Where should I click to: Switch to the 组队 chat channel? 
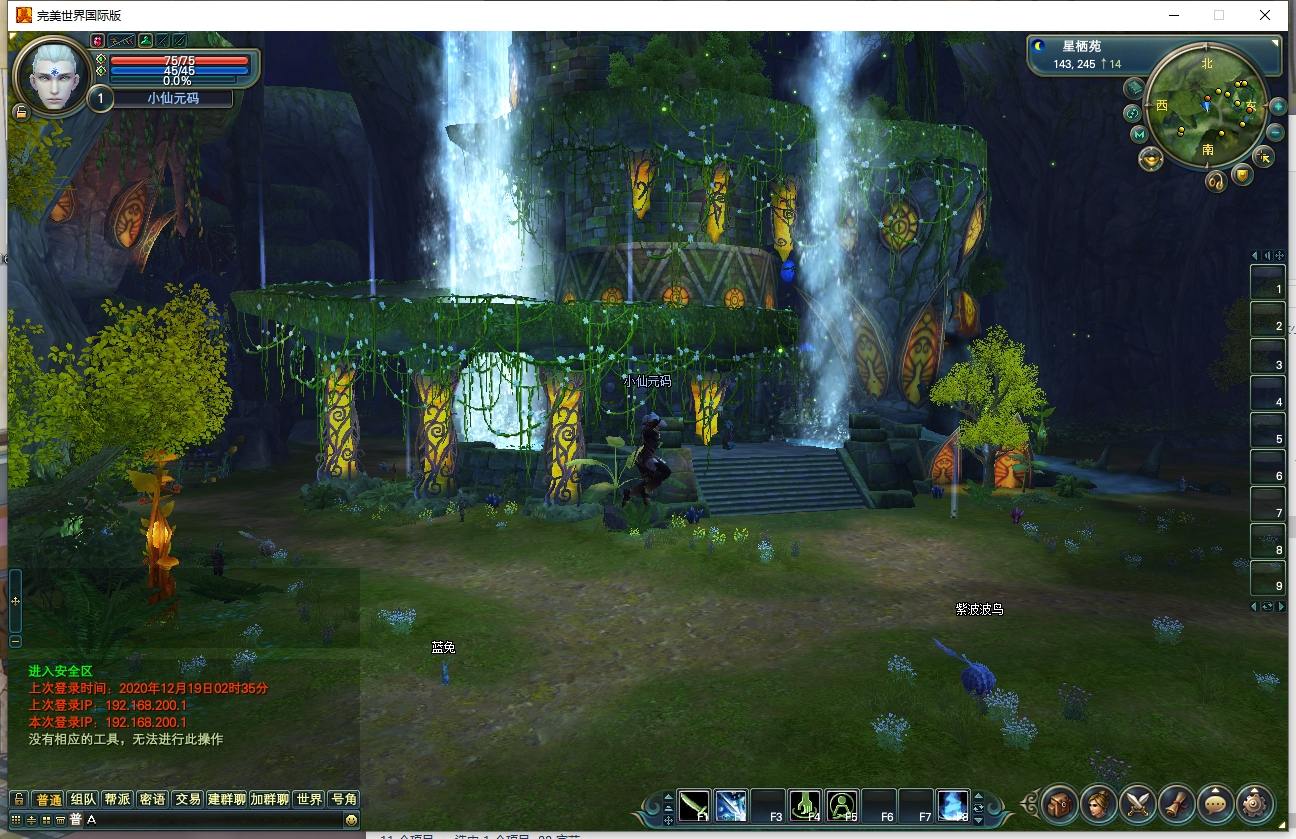(83, 799)
